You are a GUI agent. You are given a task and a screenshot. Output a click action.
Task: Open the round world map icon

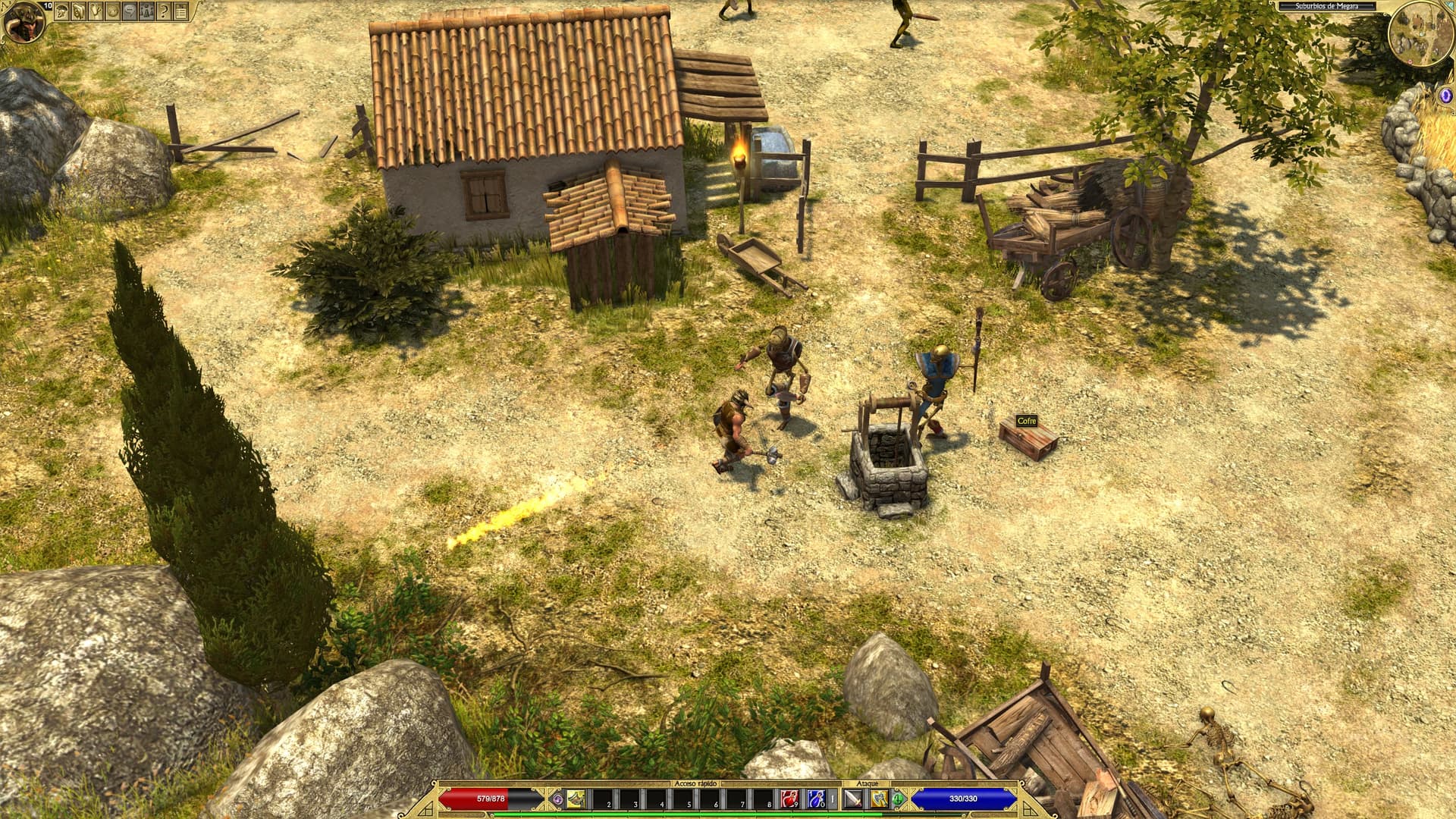(113, 11)
